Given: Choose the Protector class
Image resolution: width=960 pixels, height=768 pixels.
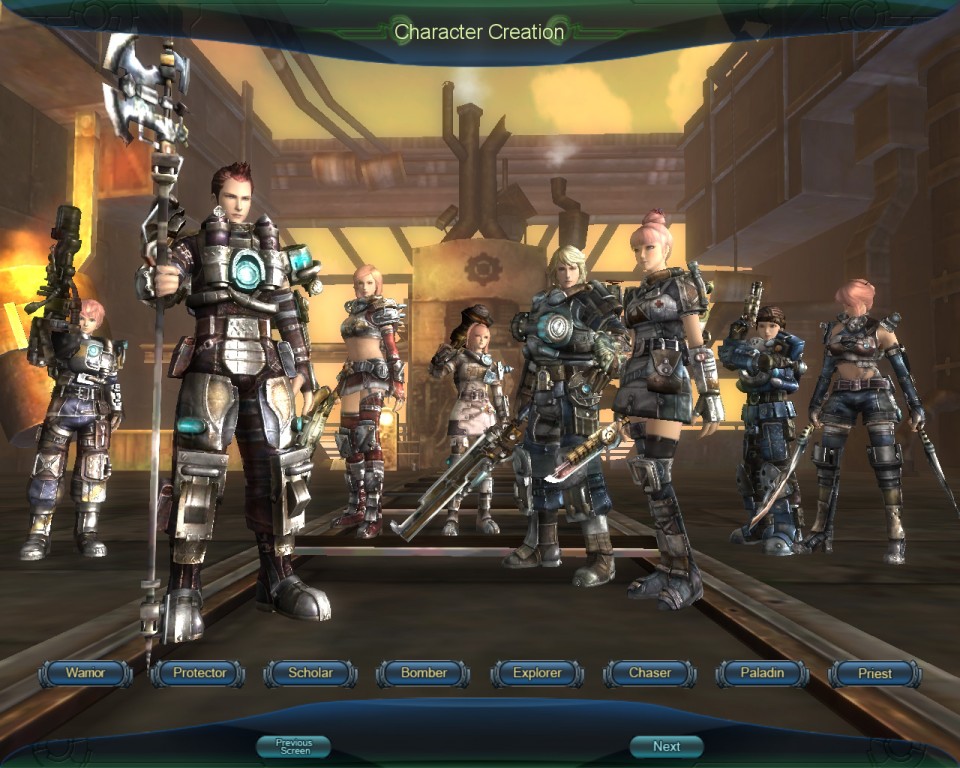Looking at the screenshot, I should point(199,673).
